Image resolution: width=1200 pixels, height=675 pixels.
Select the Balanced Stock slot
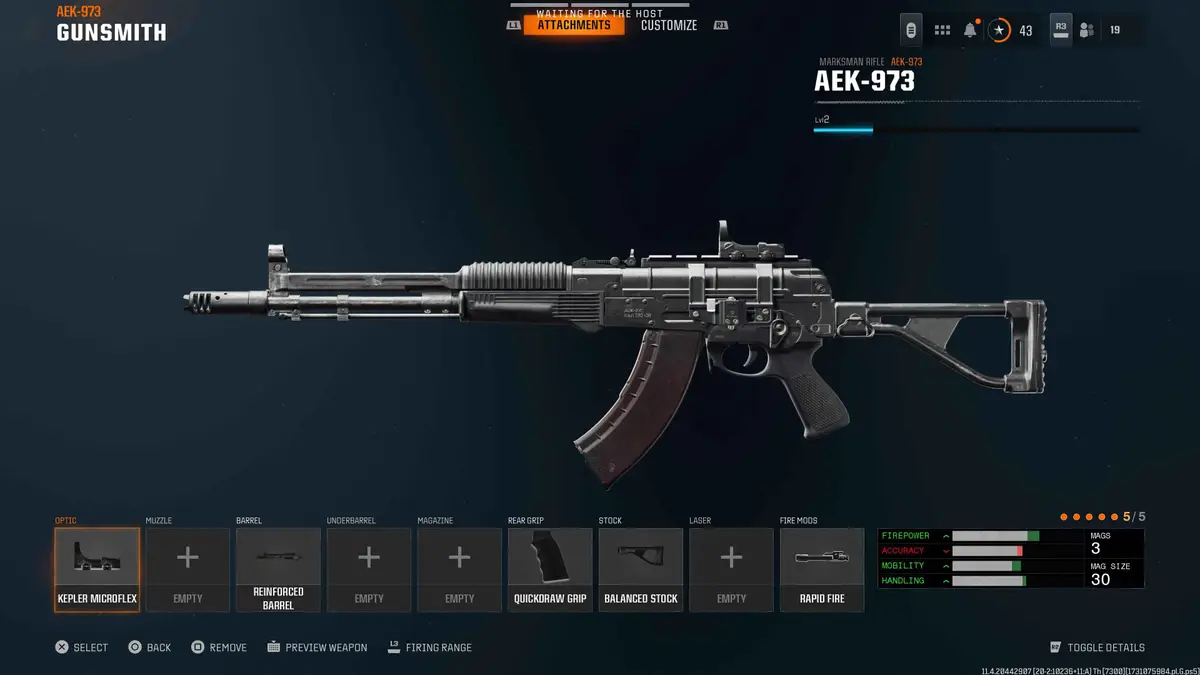(641, 569)
